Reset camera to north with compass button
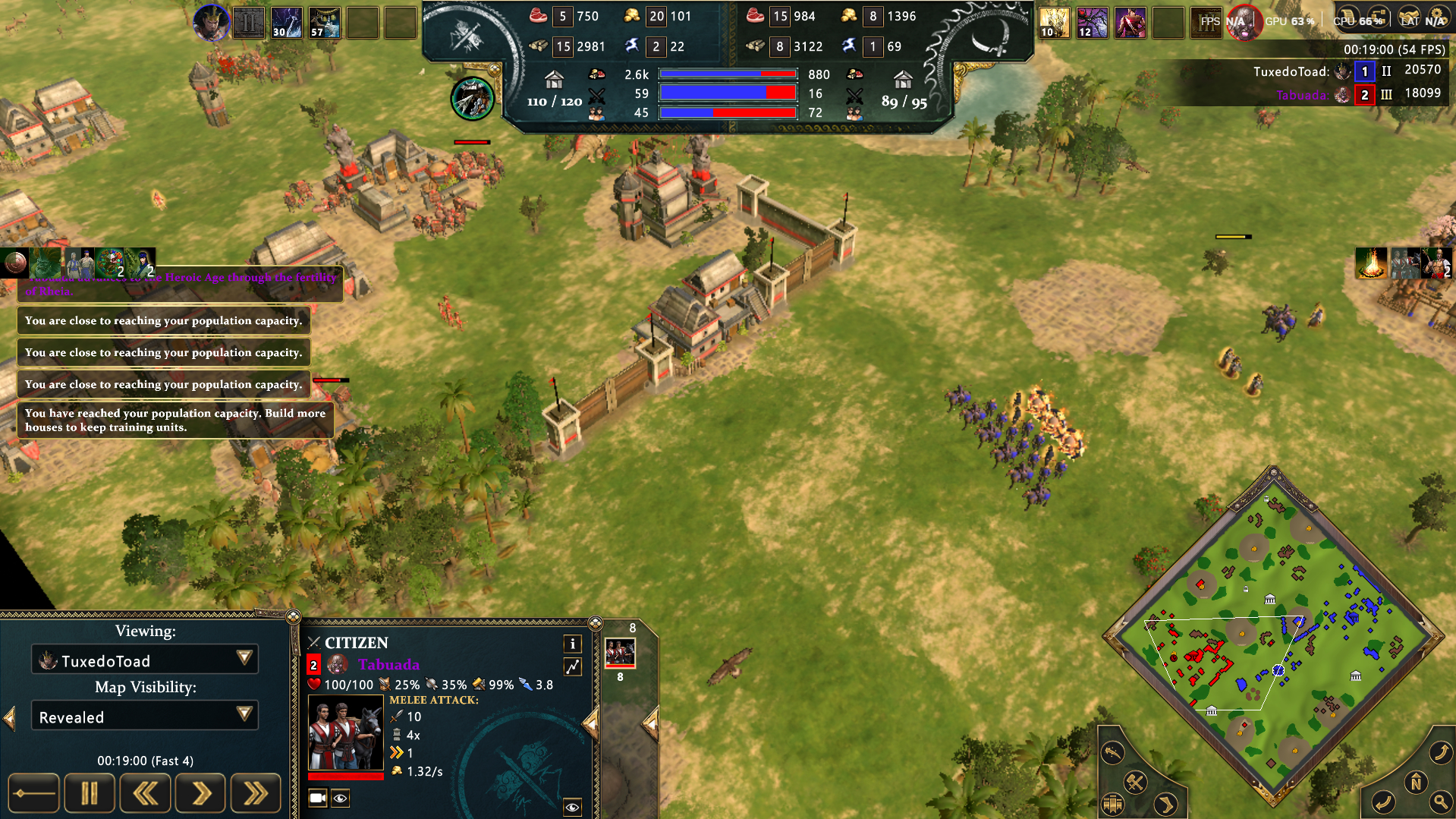The image size is (1456, 819). 1416,783
